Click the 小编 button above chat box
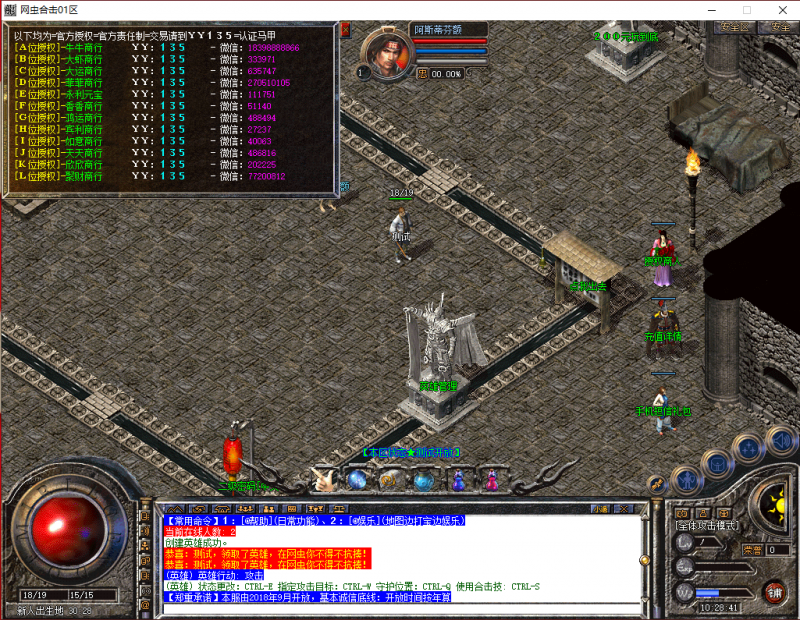This screenshot has width=800, height=620. 601,509
